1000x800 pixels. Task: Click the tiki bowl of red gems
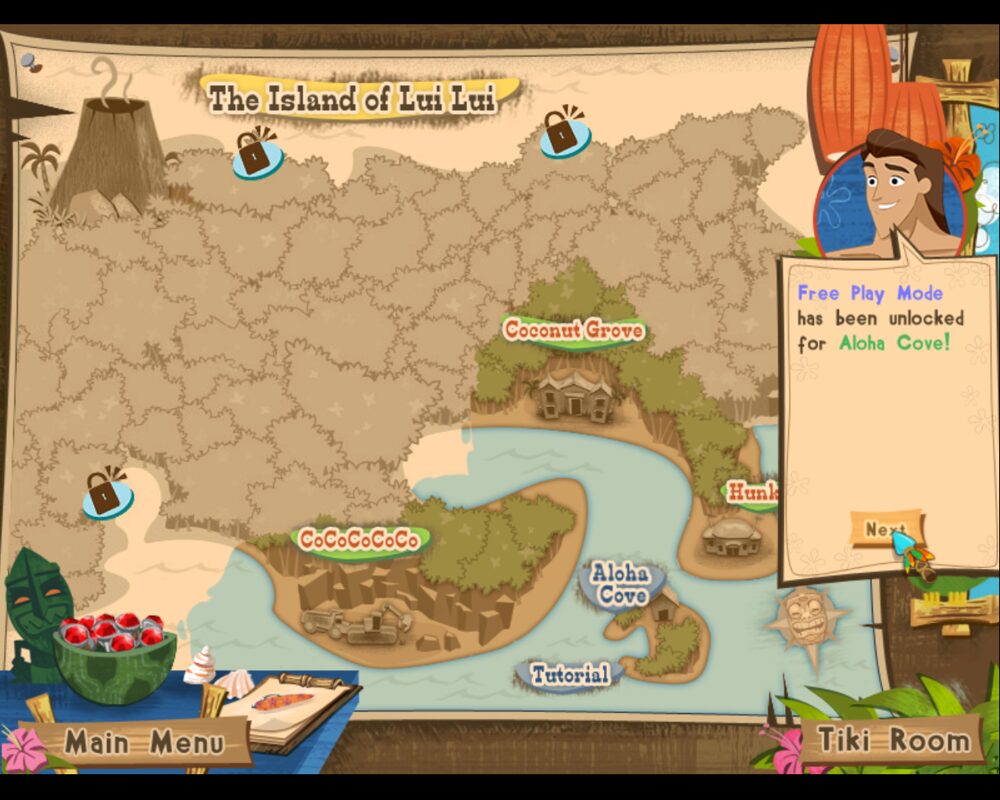pyautogui.click(x=112, y=650)
